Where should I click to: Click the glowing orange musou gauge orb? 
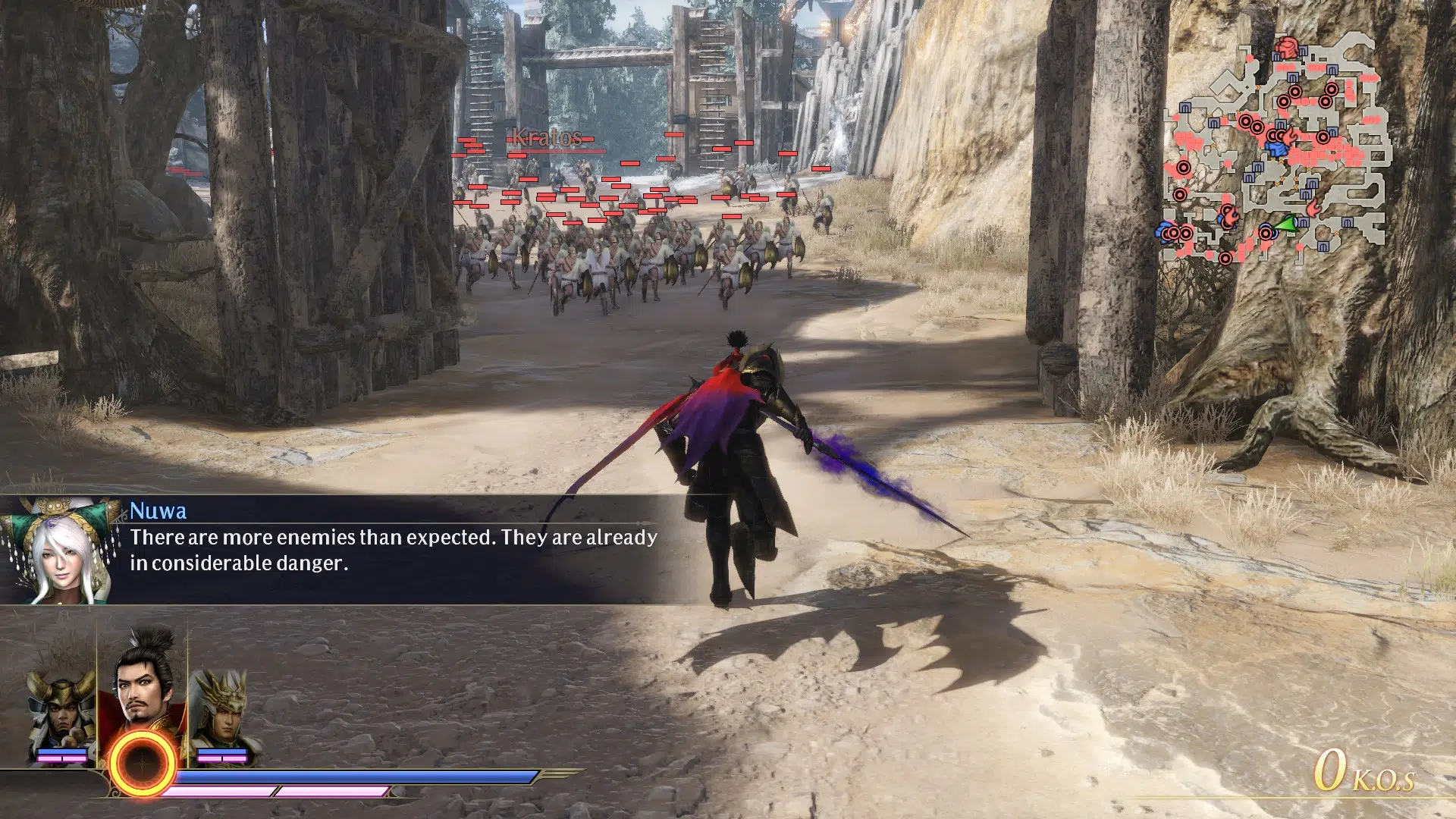pyautogui.click(x=143, y=764)
